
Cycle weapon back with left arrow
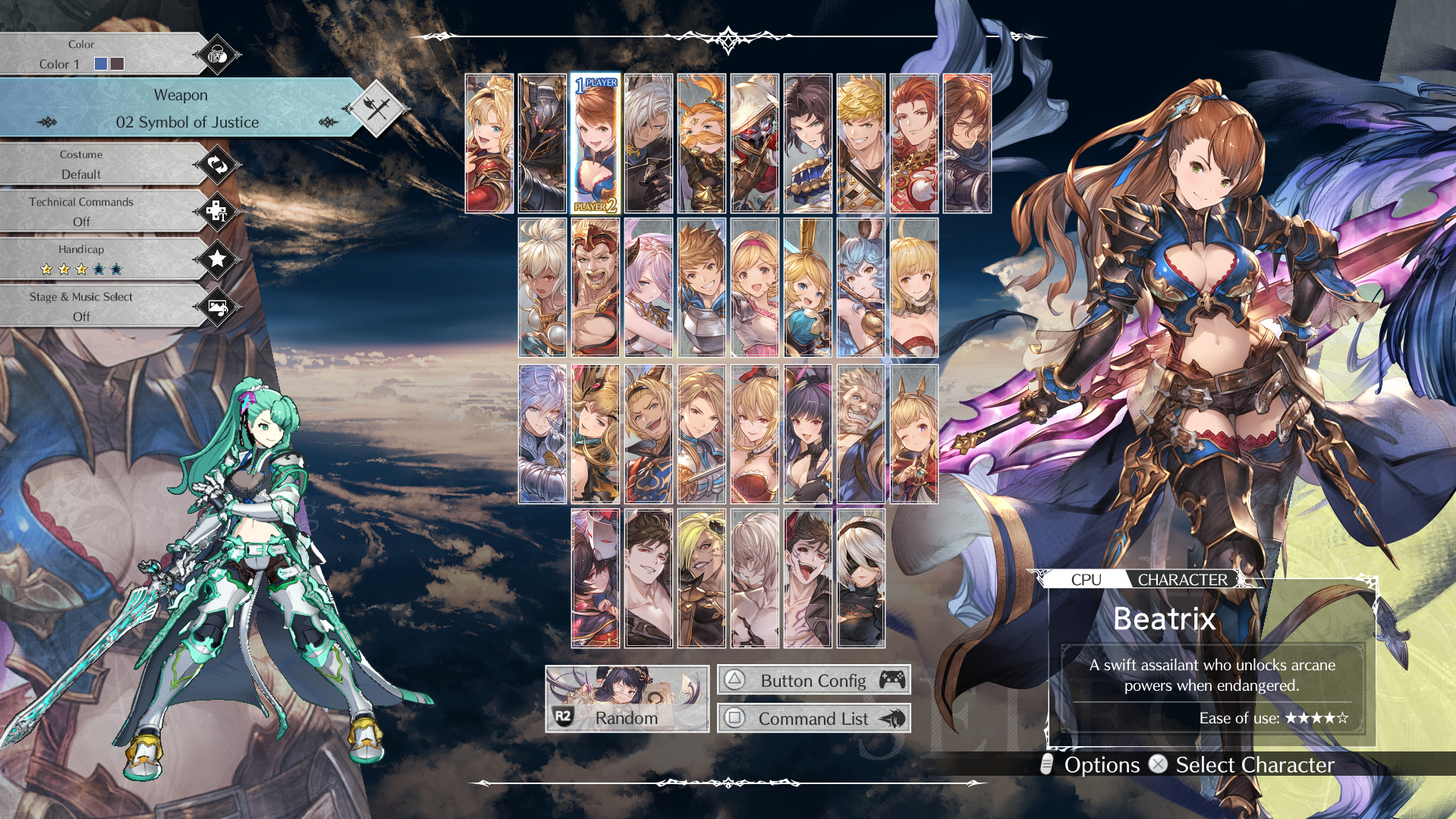click(x=47, y=122)
